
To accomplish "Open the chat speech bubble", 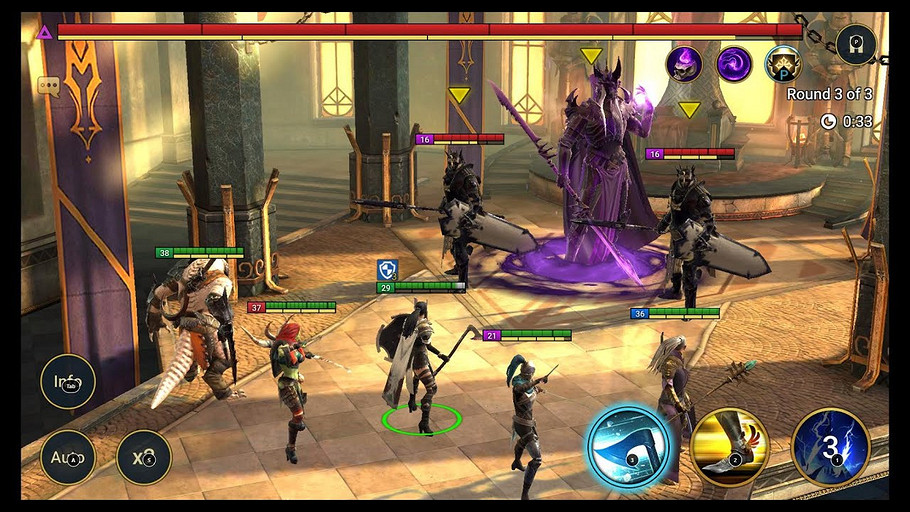I will (49, 86).
